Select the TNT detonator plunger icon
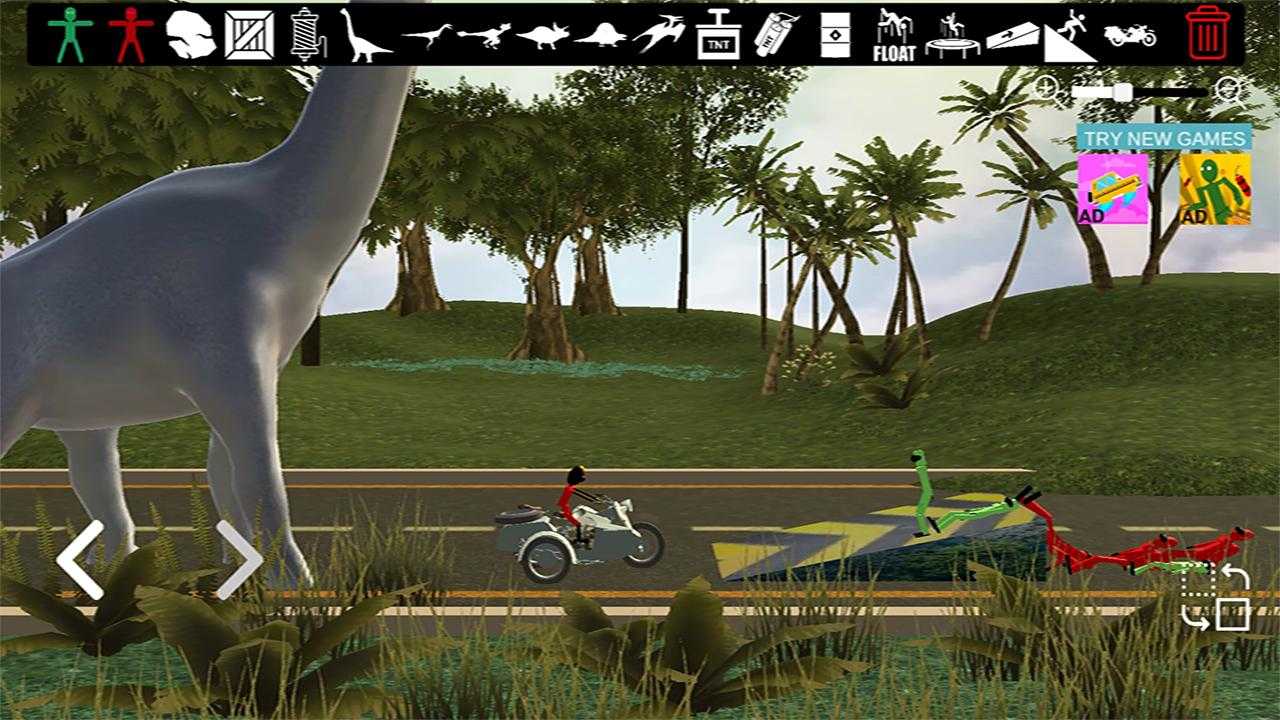1280x720 pixels. (718, 34)
